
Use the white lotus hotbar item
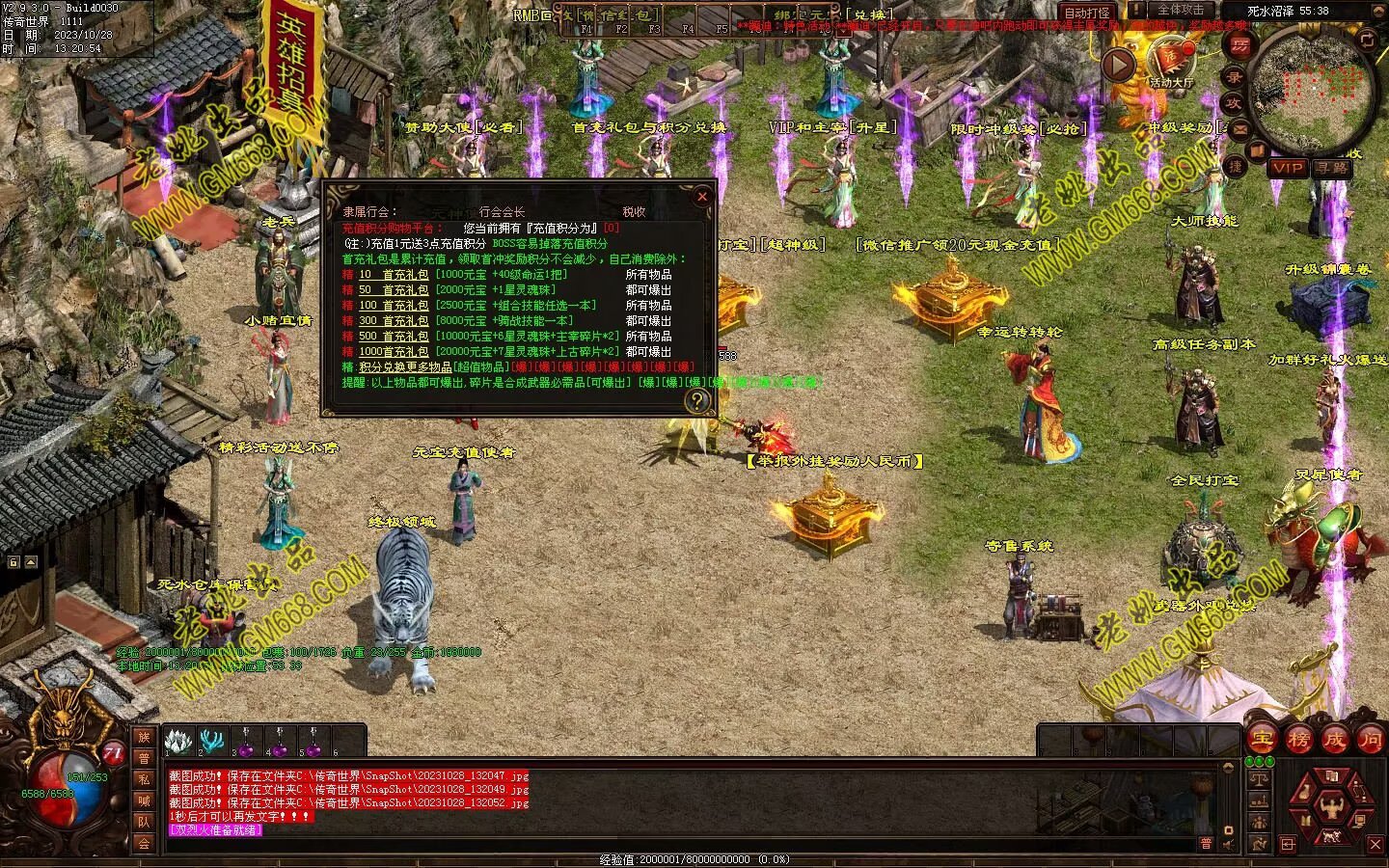(x=177, y=742)
